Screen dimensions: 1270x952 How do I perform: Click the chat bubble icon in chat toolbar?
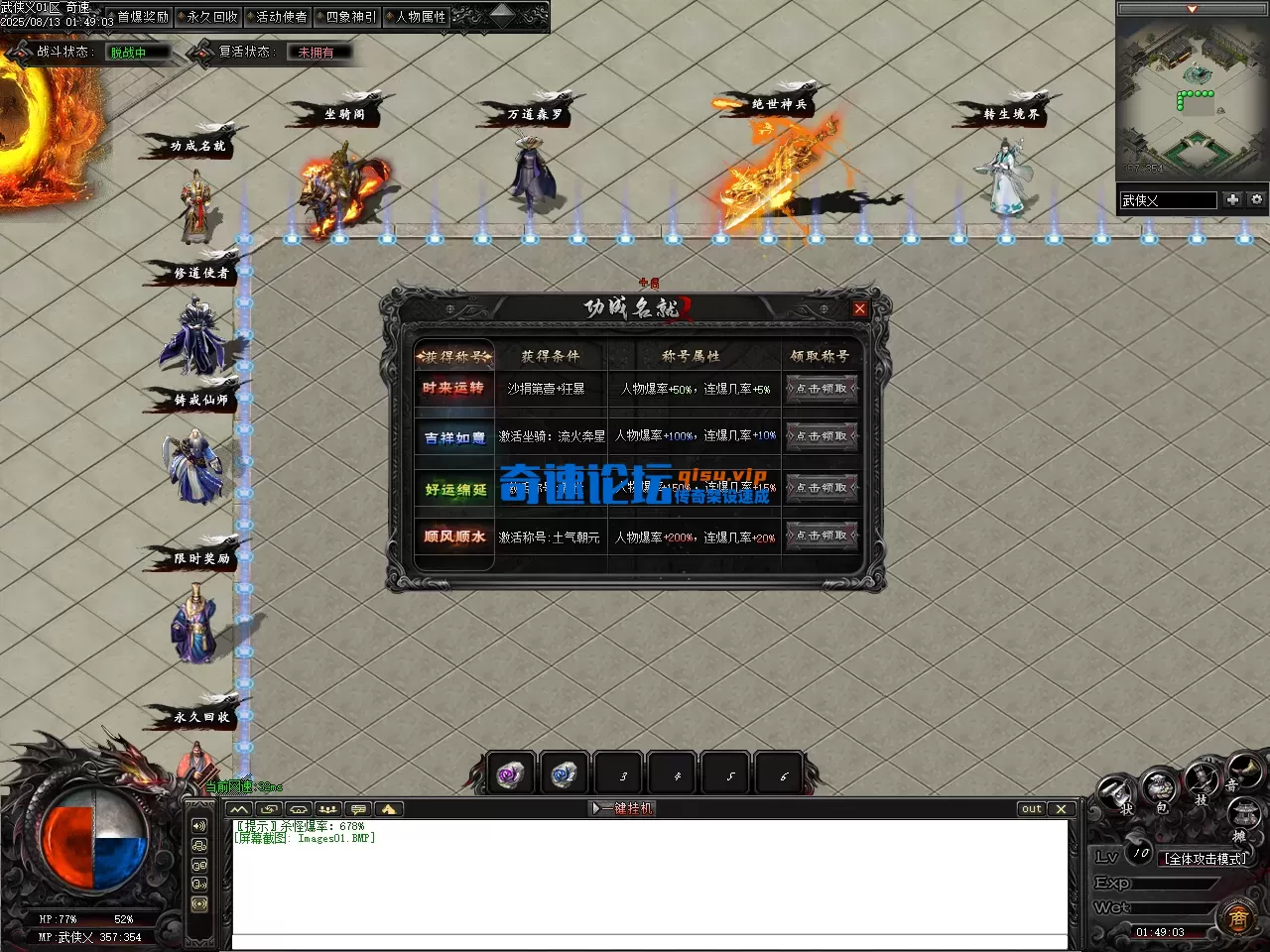click(x=358, y=809)
